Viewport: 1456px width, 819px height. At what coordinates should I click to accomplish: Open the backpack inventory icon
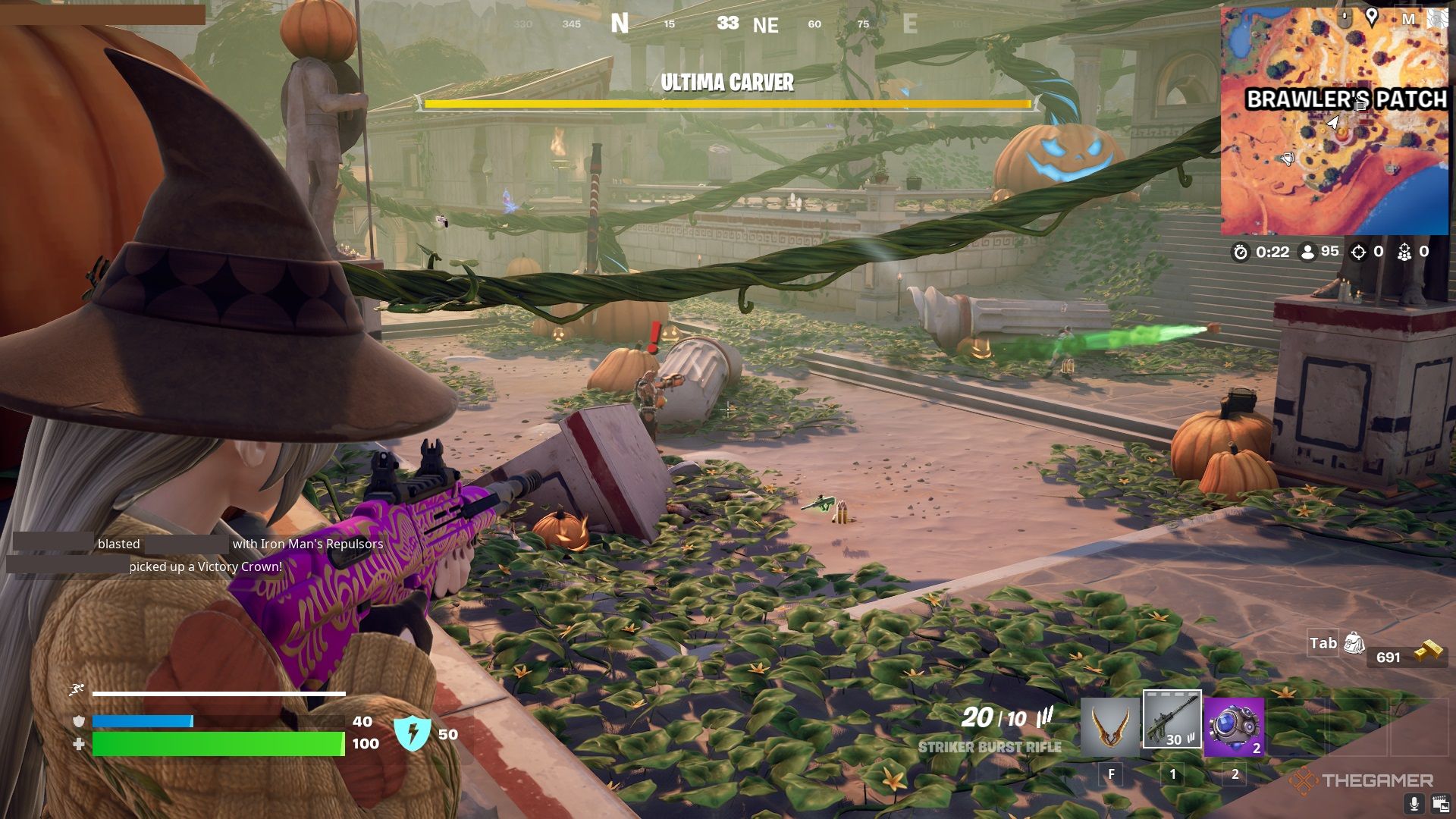coord(1354,644)
